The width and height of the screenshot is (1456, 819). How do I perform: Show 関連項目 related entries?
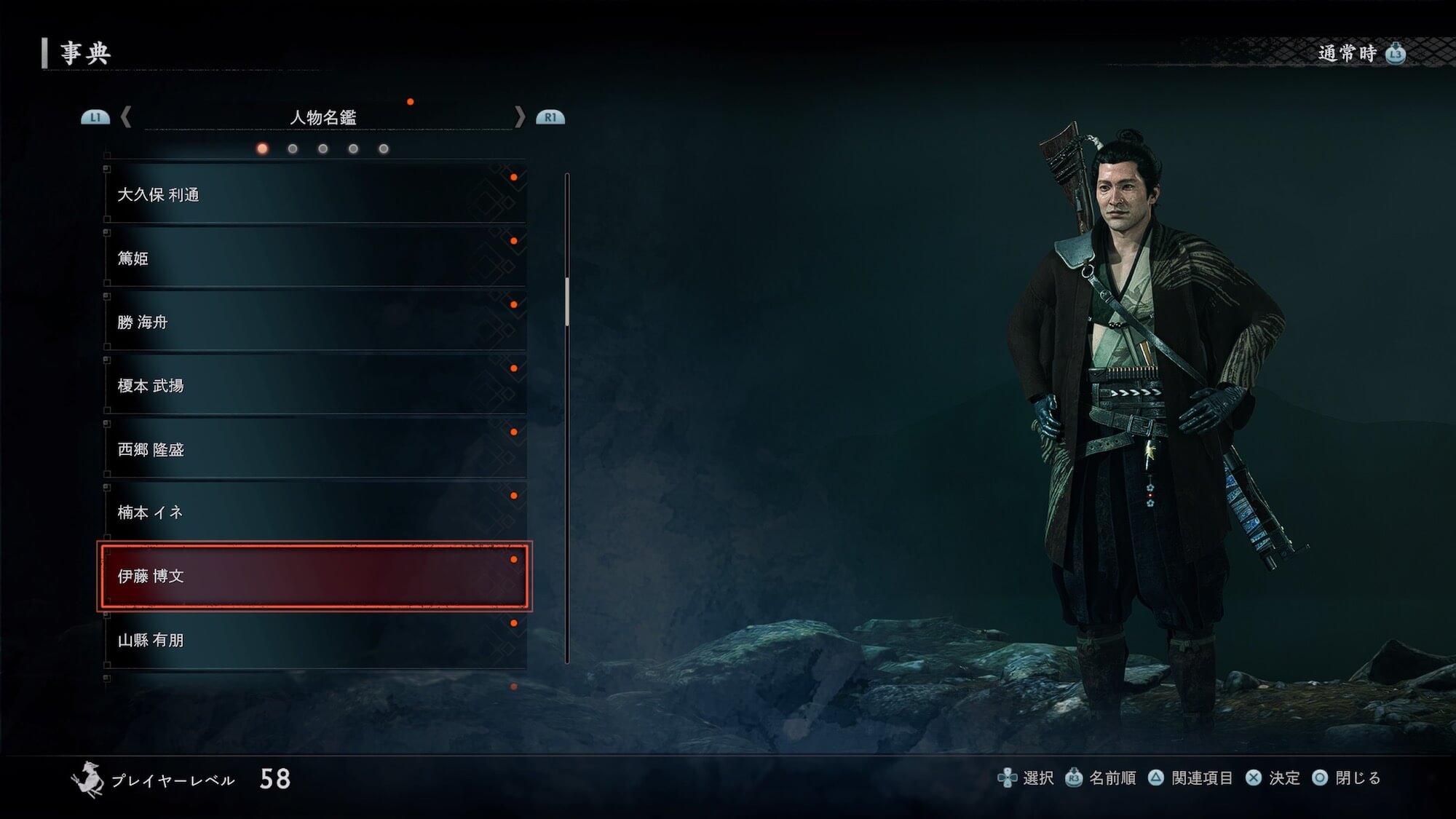[x=1192, y=778]
